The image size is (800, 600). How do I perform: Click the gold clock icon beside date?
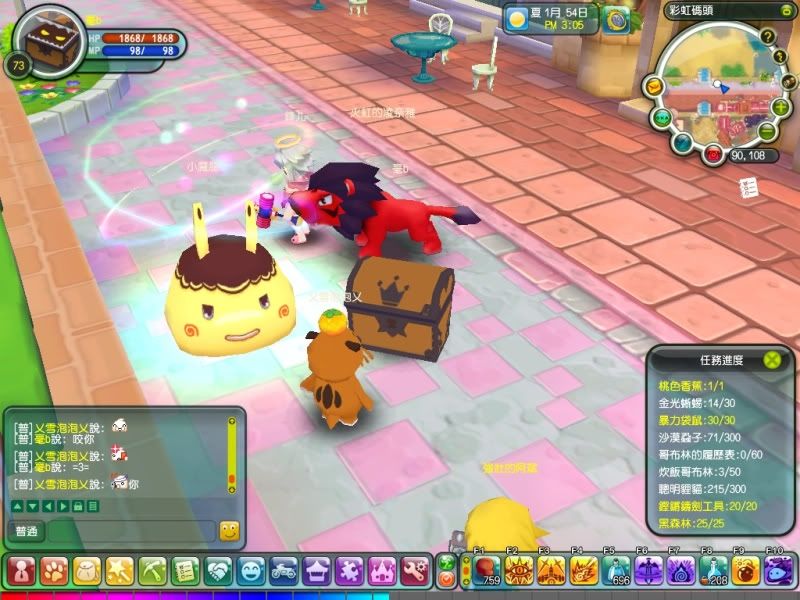[x=616, y=19]
